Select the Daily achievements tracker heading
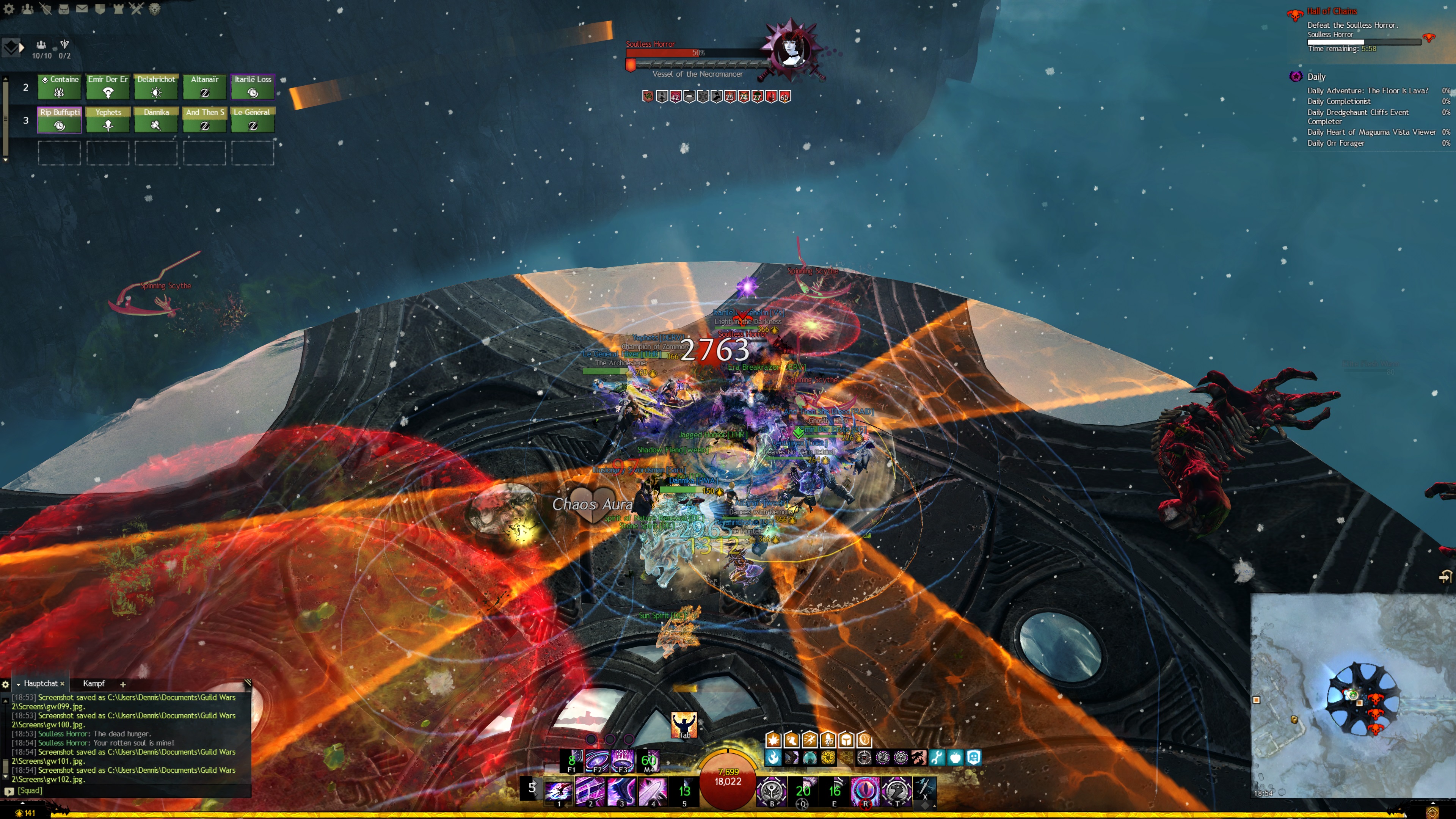Screen dimensions: 1456x819 [x=1316, y=77]
